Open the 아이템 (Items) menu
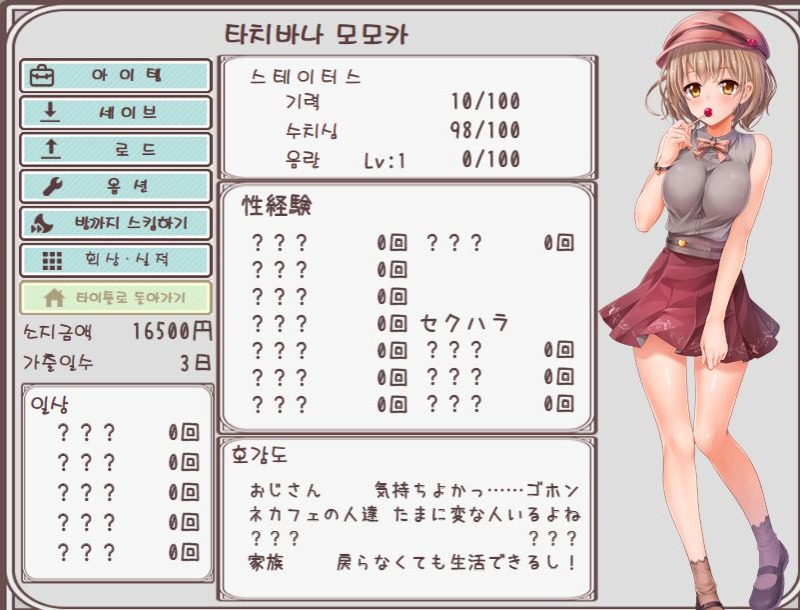 [x=115, y=76]
